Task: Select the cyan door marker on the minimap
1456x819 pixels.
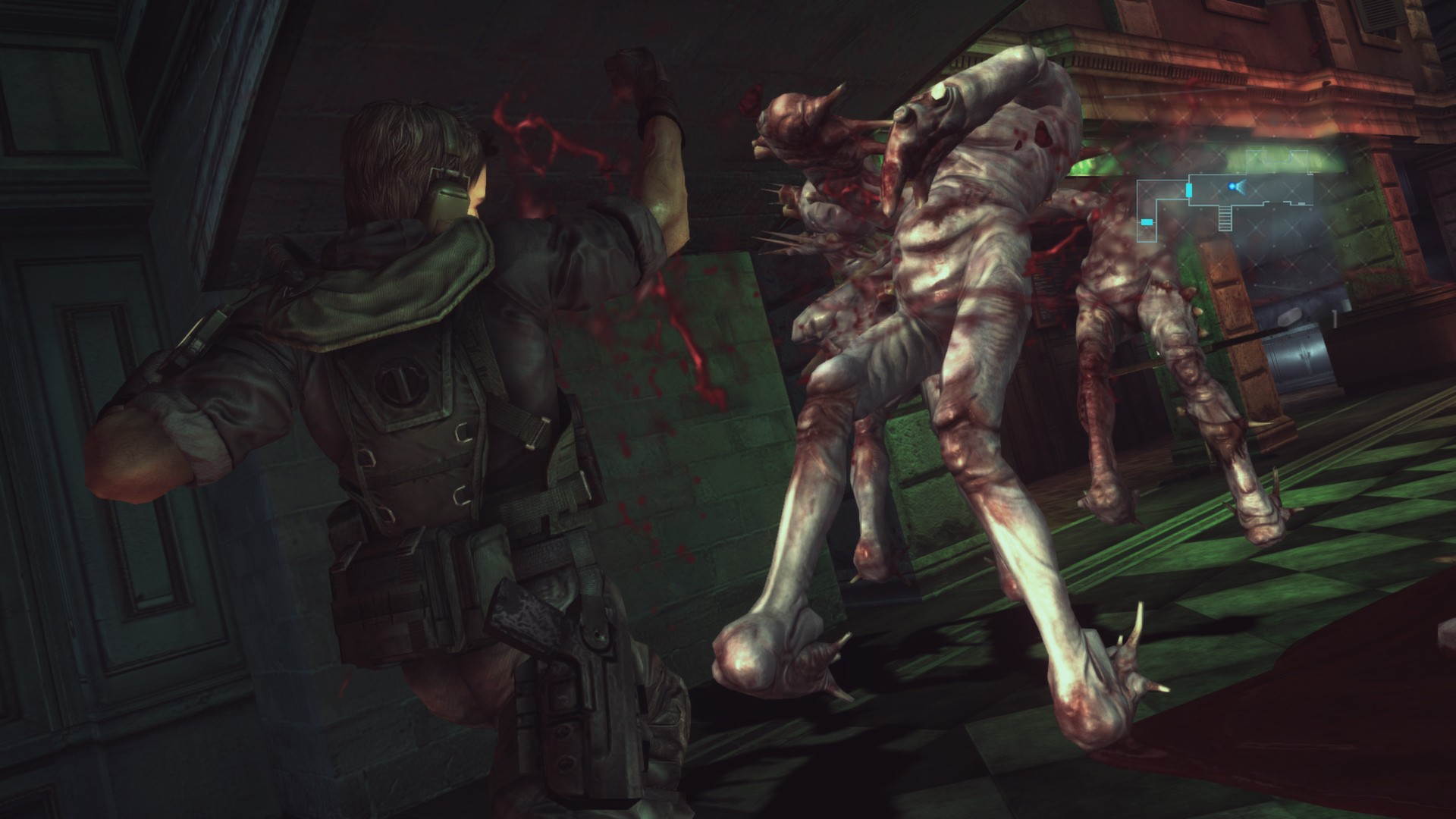Action: click(x=1189, y=191)
